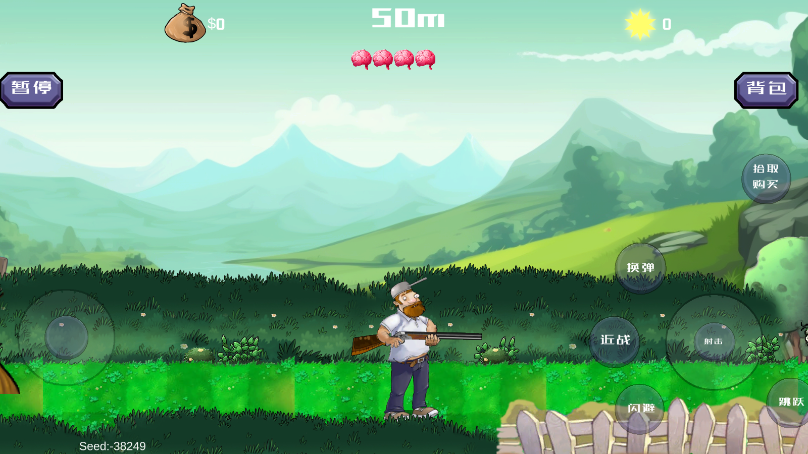
Task: Click the virtual movement joystick
Action: (66, 337)
